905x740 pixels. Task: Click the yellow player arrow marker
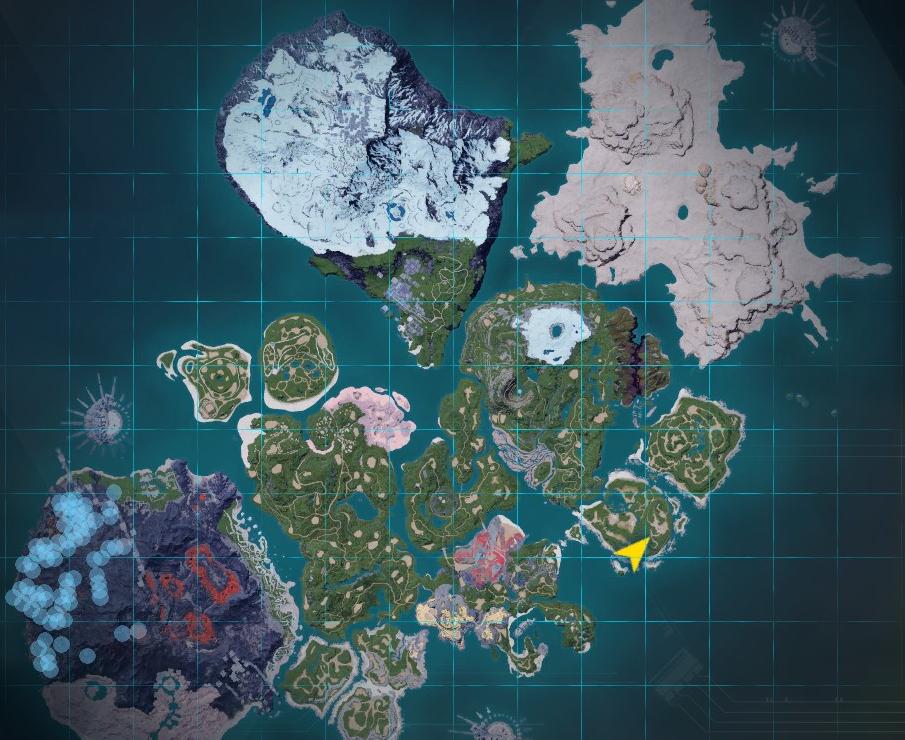[633, 552]
